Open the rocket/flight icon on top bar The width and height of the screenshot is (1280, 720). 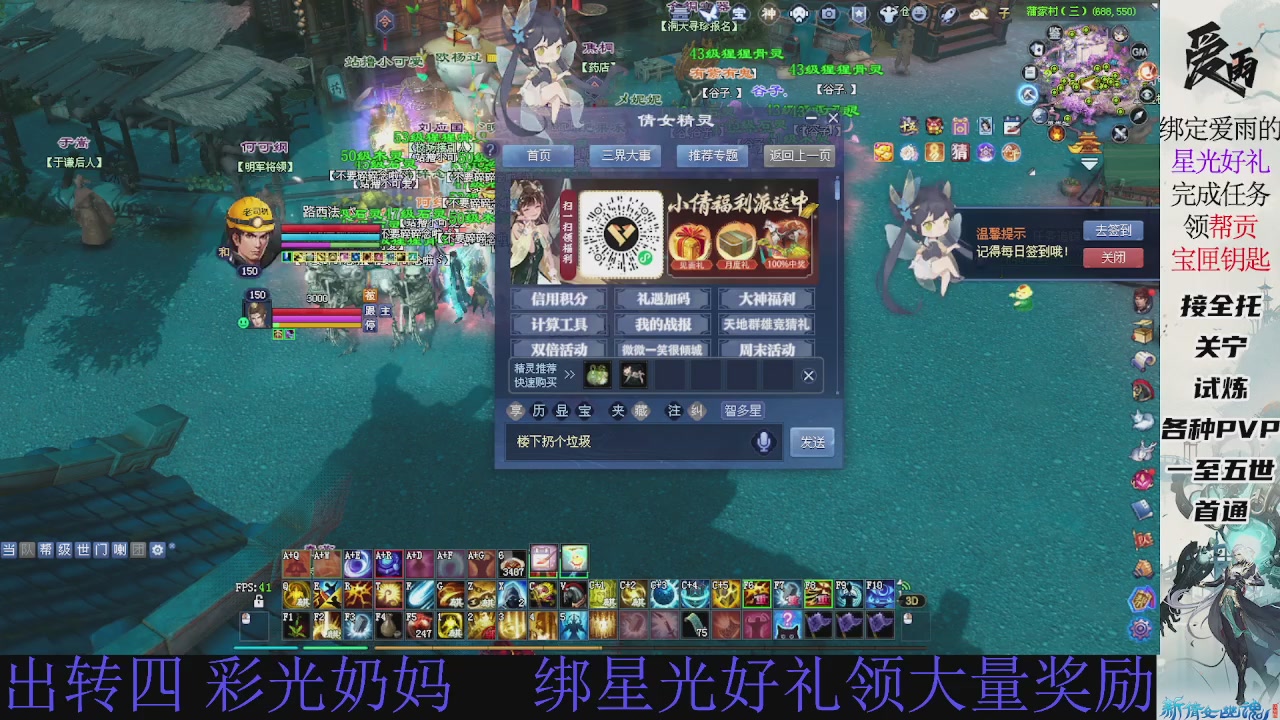point(947,14)
